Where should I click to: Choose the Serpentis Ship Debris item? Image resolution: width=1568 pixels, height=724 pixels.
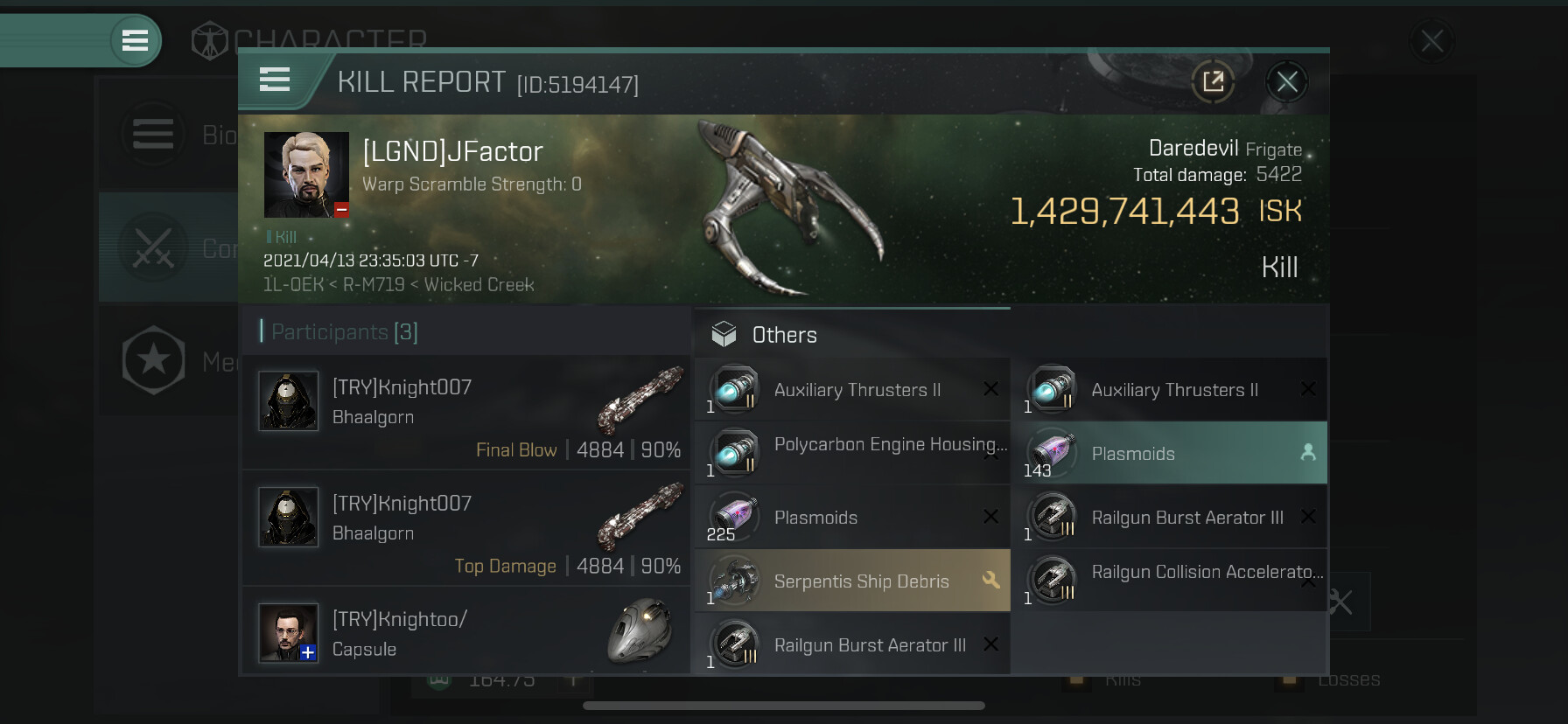coord(852,581)
